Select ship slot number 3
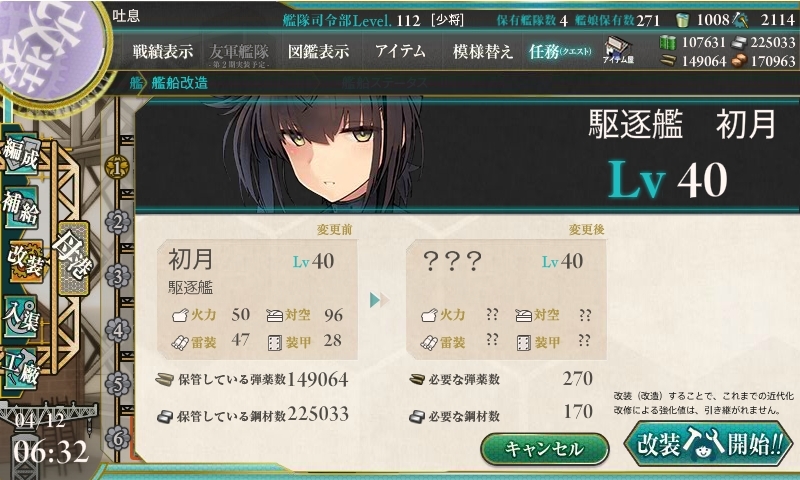 pos(118,276)
